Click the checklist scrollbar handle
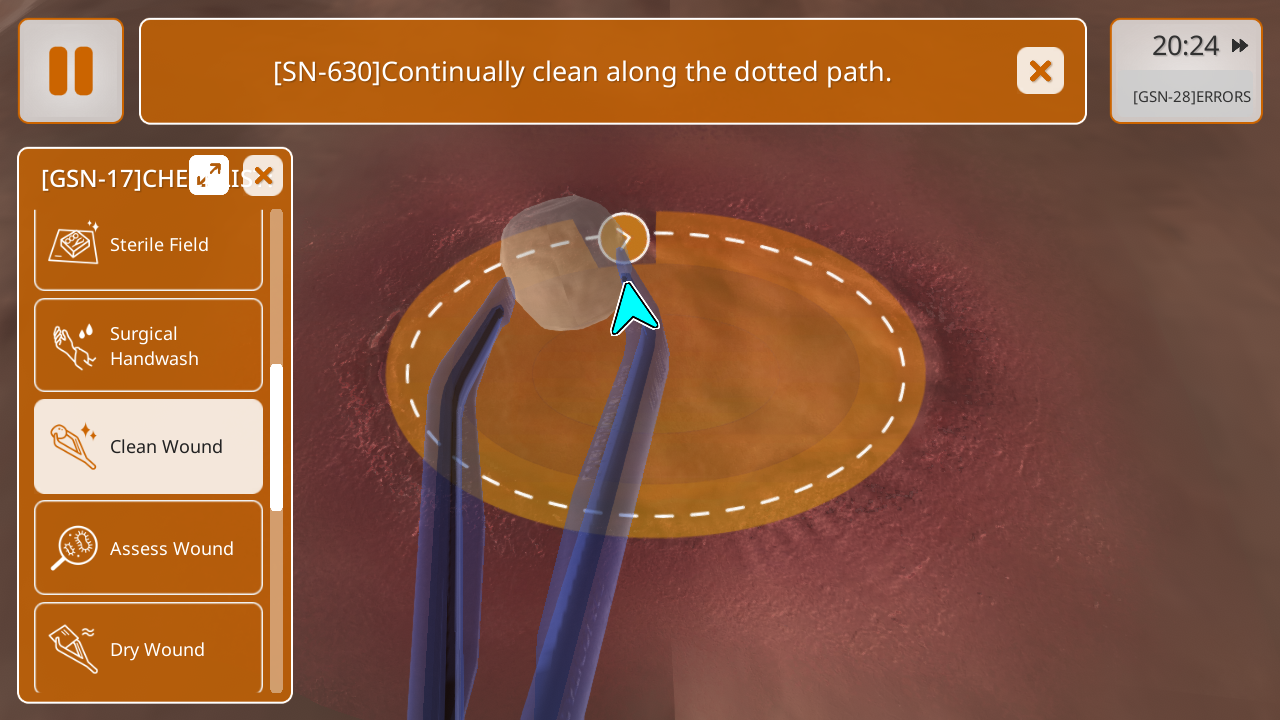The height and width of the screenshot is (720, 1280). pos(276,437)
